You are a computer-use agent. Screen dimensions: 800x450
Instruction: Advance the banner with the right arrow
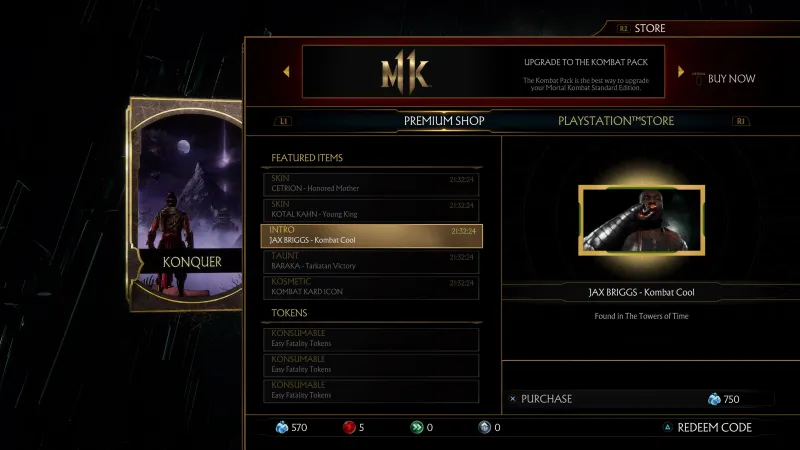click(x=681, y=72)
